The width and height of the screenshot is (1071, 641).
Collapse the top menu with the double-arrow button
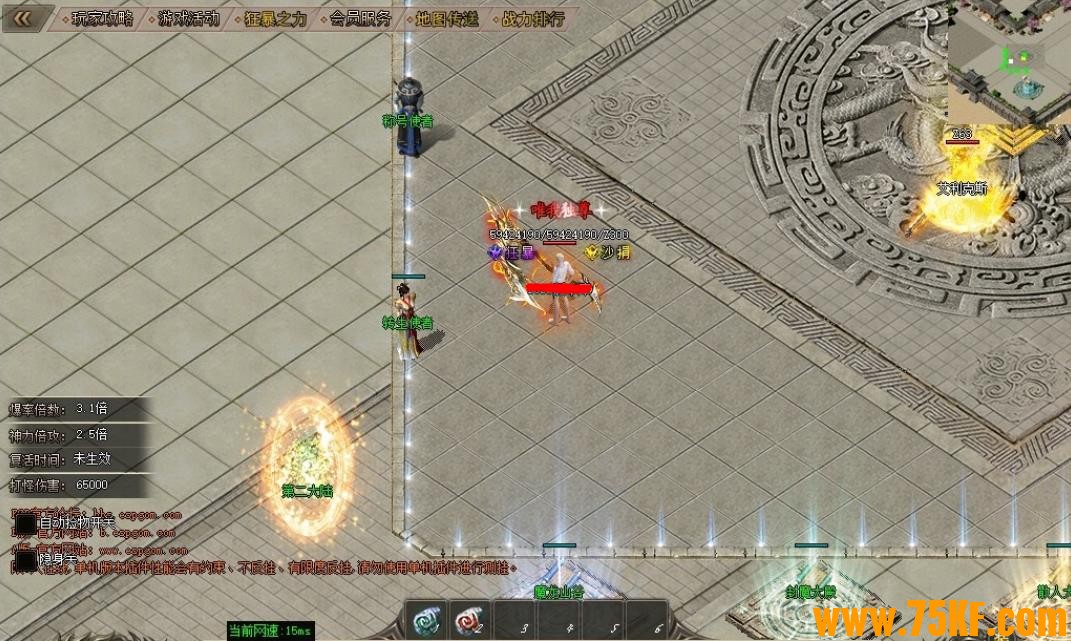(x=23, y=18)
